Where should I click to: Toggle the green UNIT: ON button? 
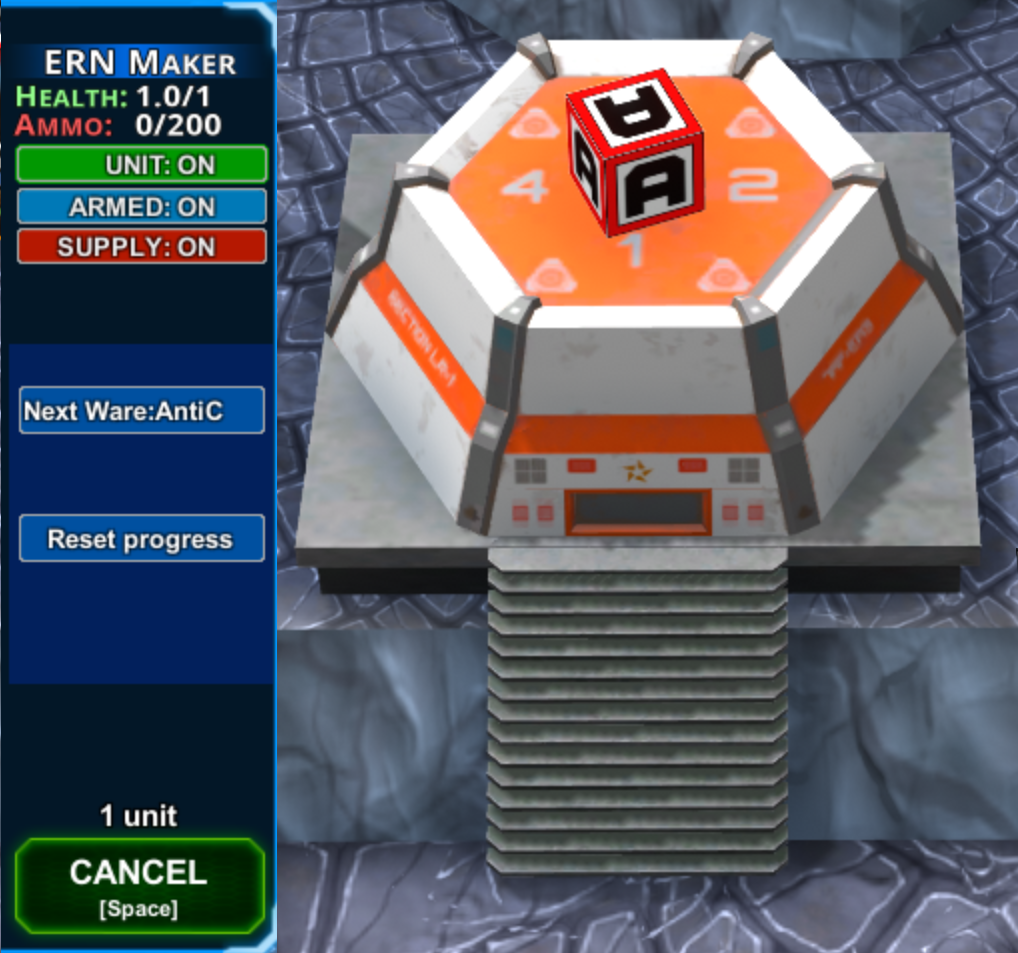[x=142, y=165]
